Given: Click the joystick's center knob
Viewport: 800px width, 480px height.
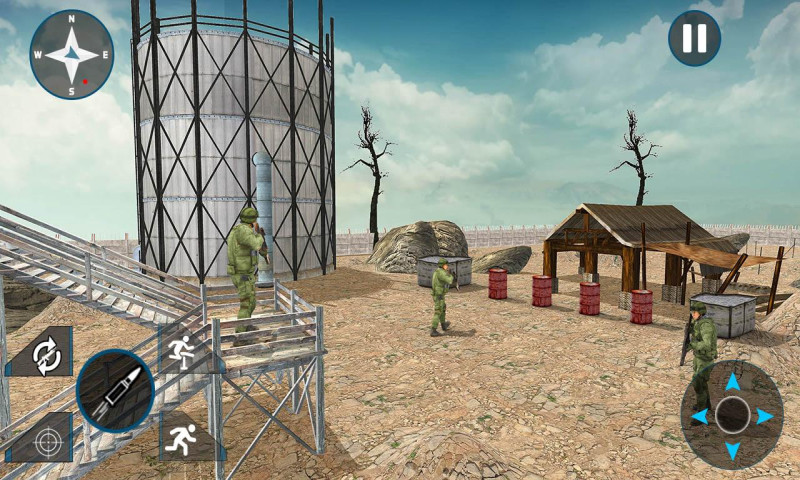Looking at the screenshot, I should [x=732, y=415].
